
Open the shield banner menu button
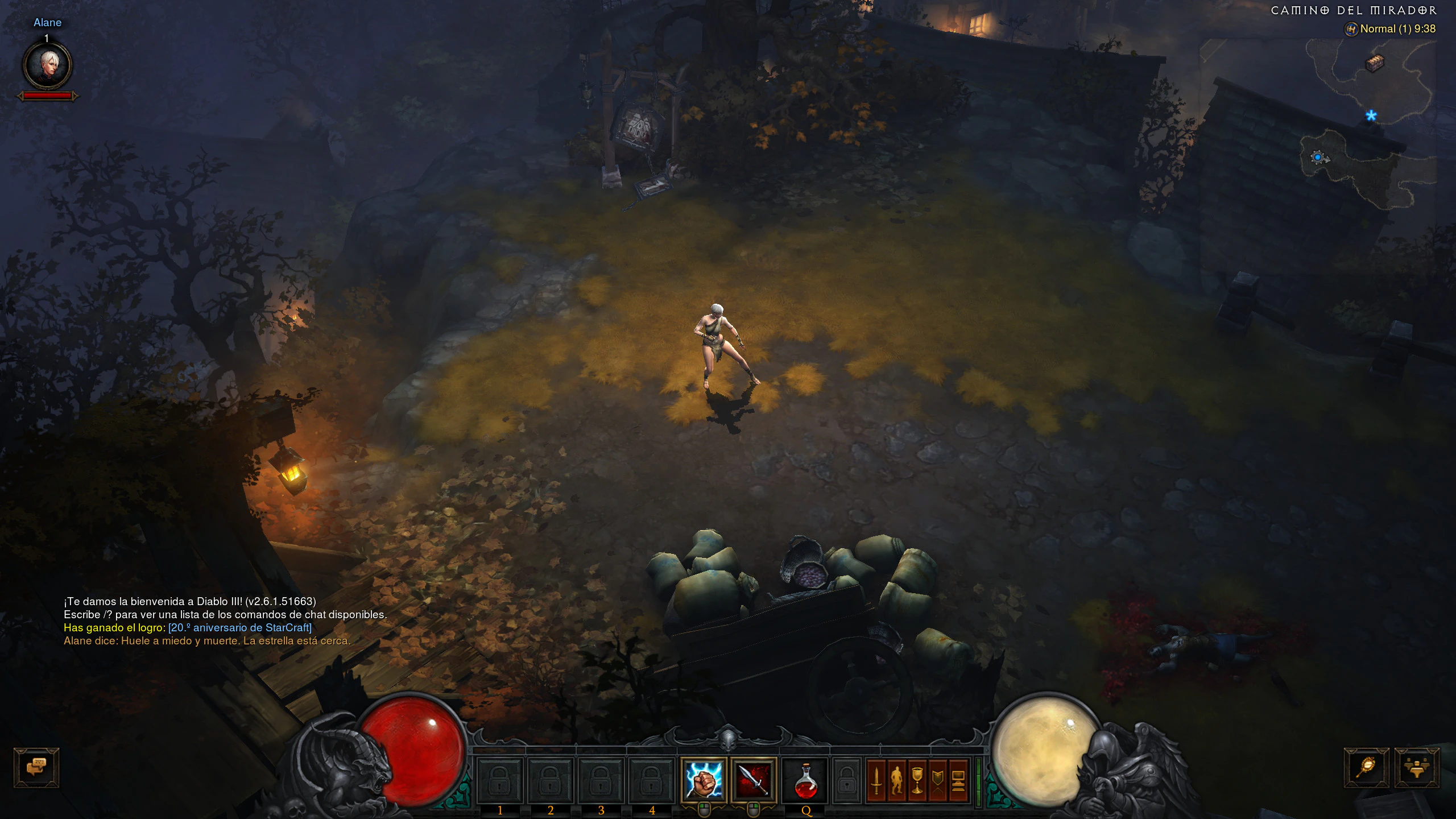[x=938, y=780]
